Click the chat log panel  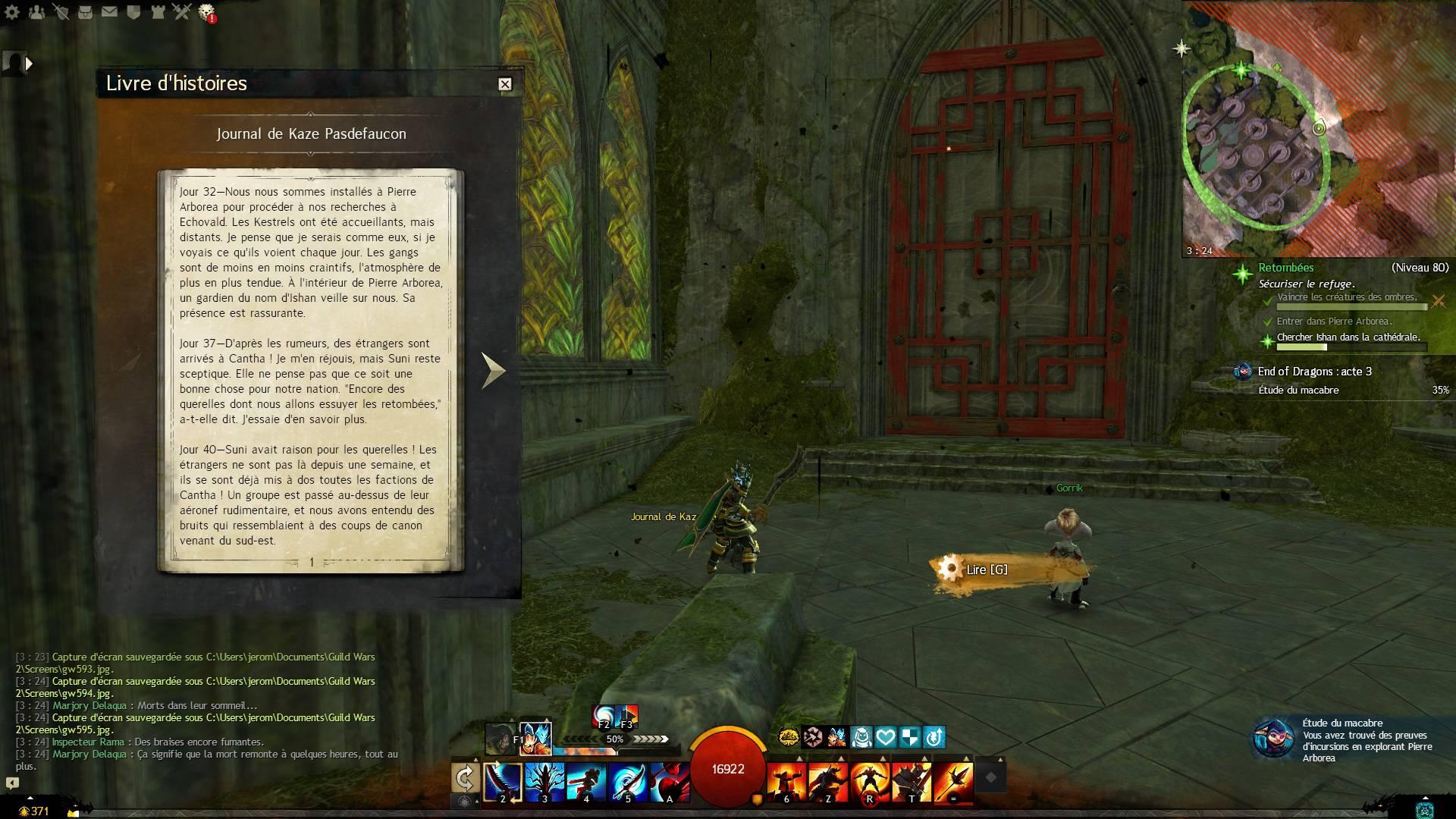[206, 711]
